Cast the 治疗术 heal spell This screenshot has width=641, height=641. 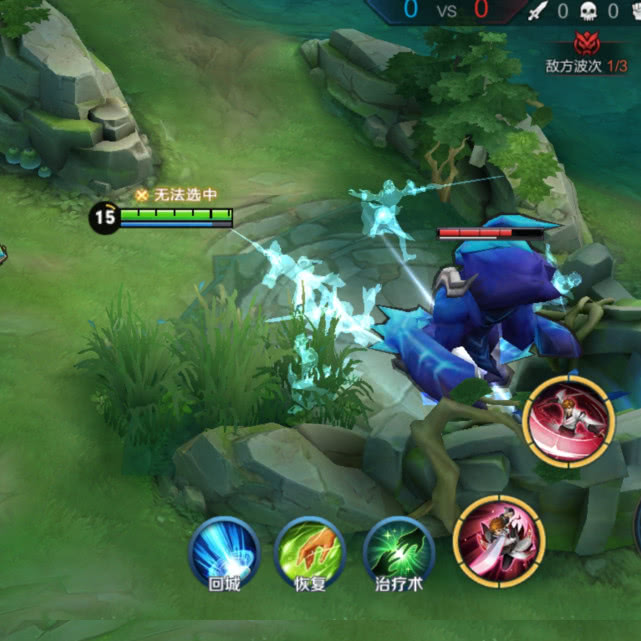coord(398,551)
